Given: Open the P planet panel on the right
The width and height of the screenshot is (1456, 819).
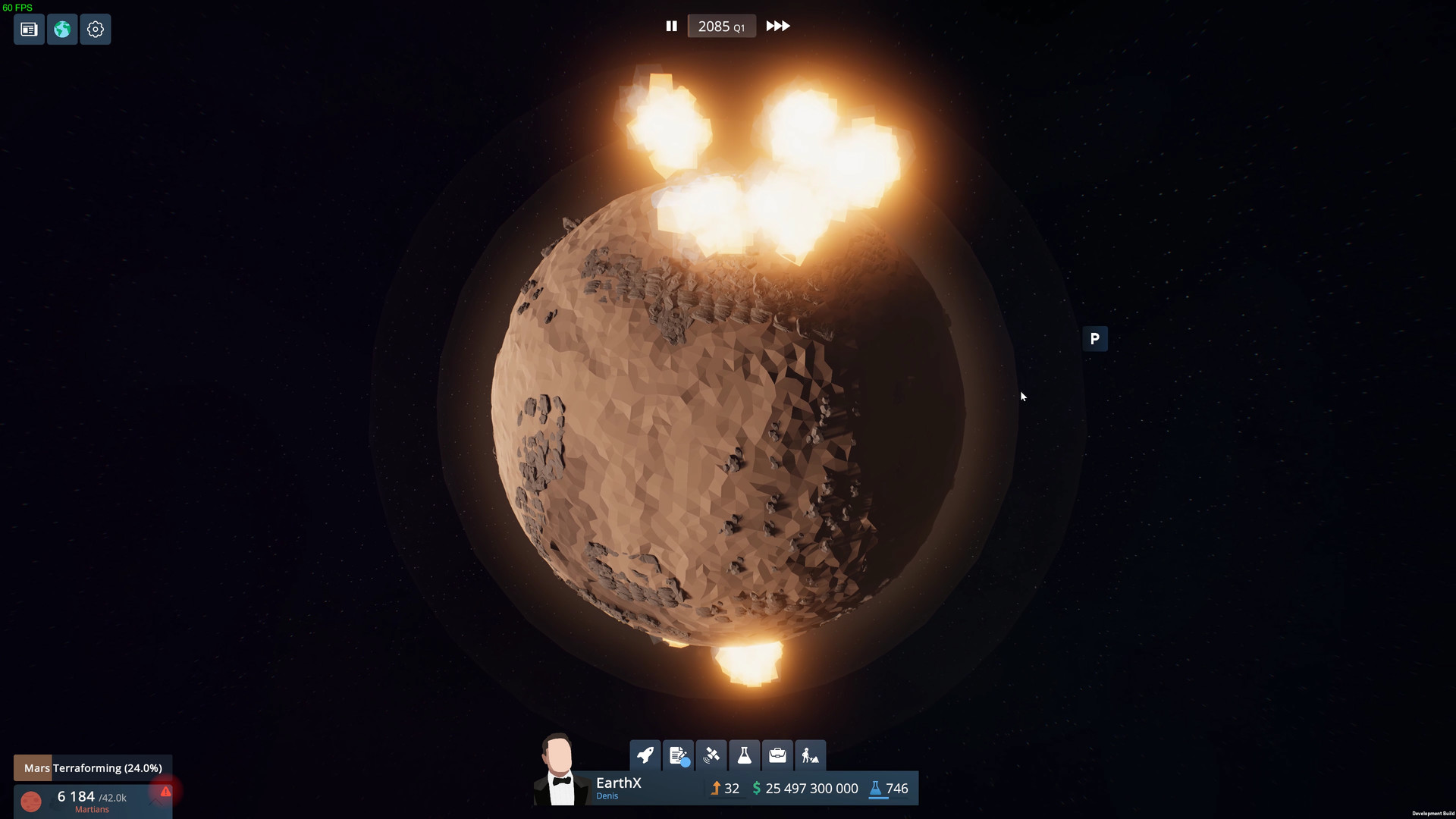Looking at the screenshot, I should tap(1095, 339).
